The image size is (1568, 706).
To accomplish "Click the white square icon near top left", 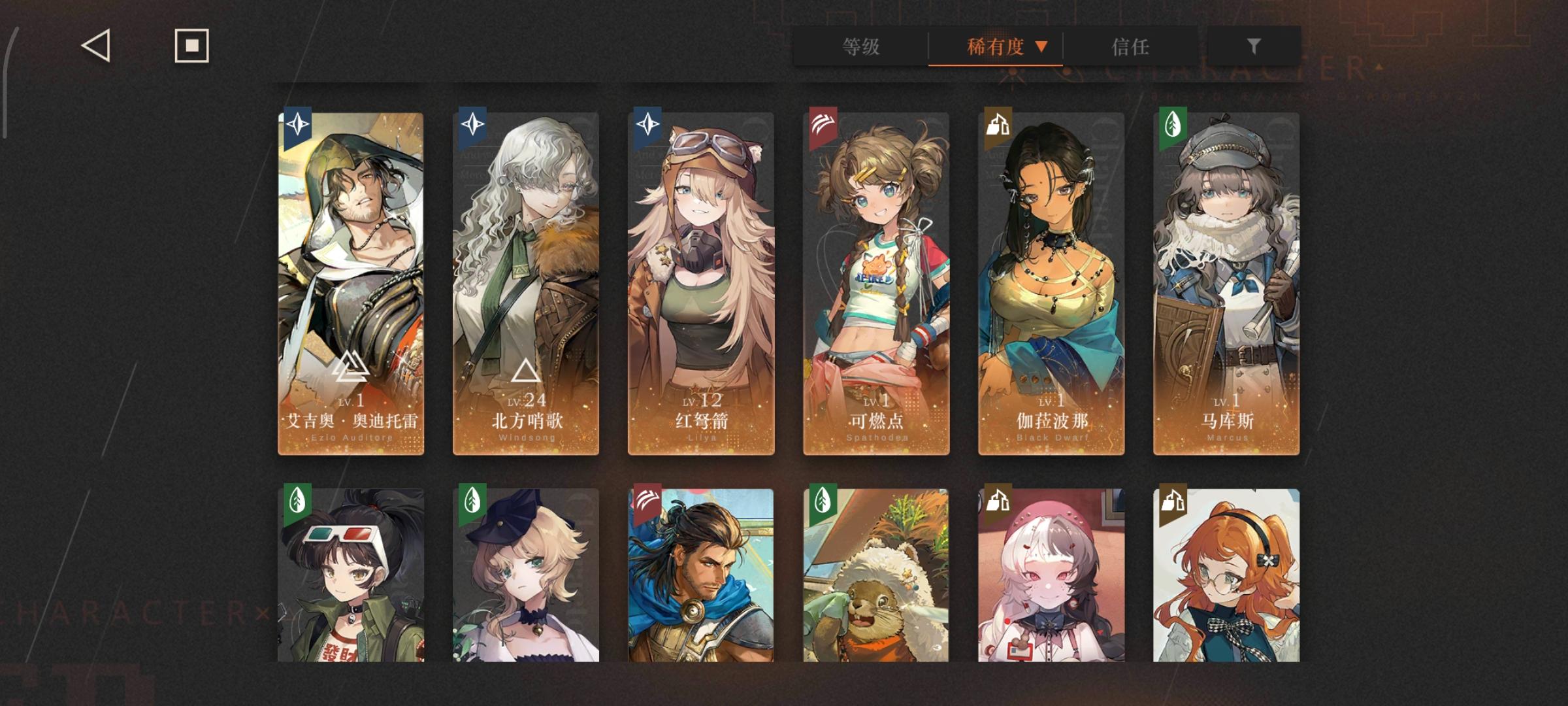I will tap(190, 46).
